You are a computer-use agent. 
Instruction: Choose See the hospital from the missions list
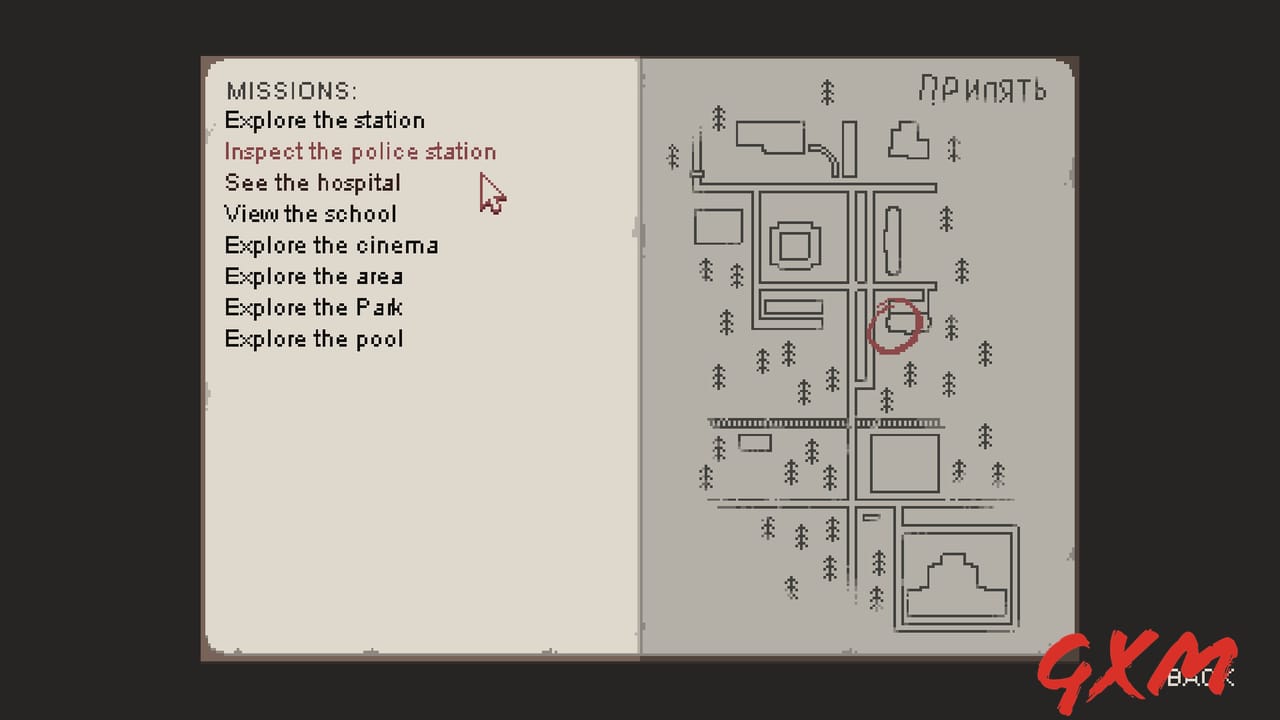(312, 183)
